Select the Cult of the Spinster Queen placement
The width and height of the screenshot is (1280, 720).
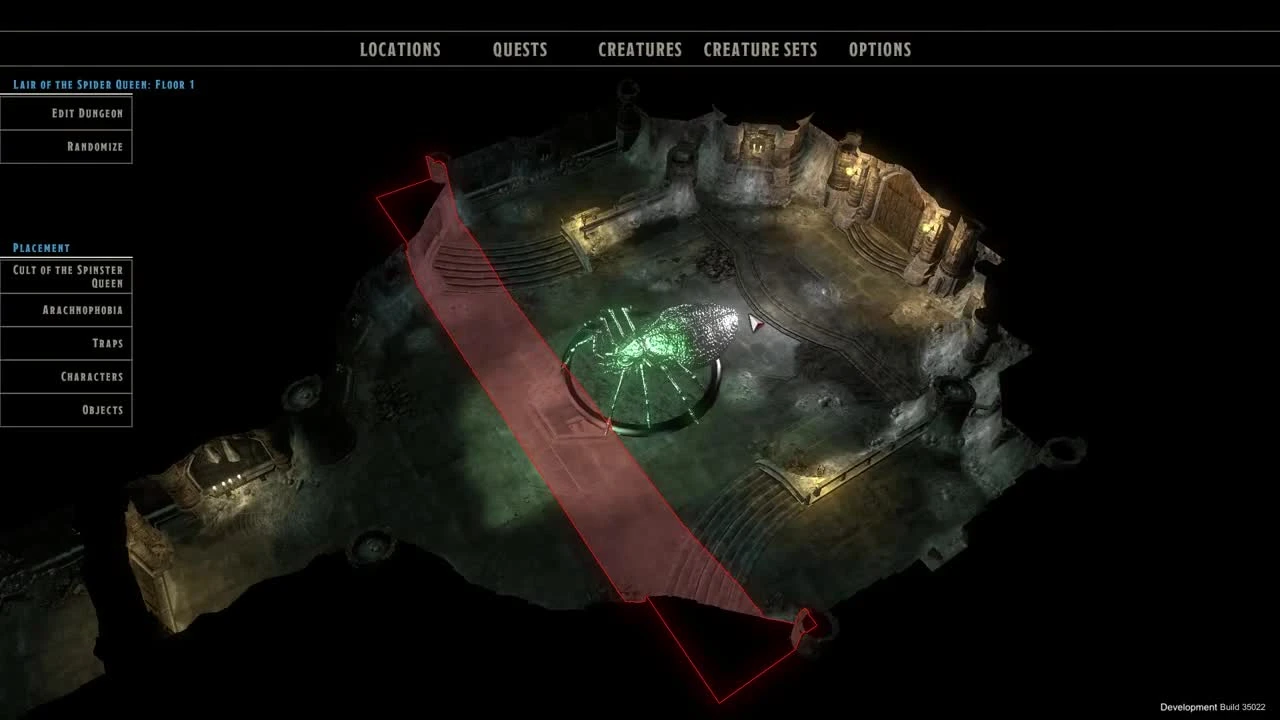coord(66,274)
